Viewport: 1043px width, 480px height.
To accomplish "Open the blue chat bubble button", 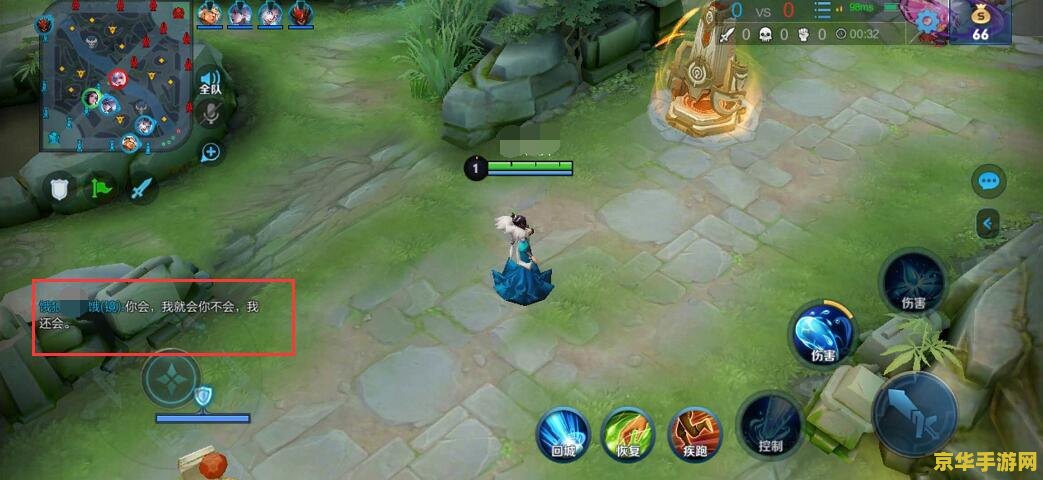I will (x=989, y=181).
